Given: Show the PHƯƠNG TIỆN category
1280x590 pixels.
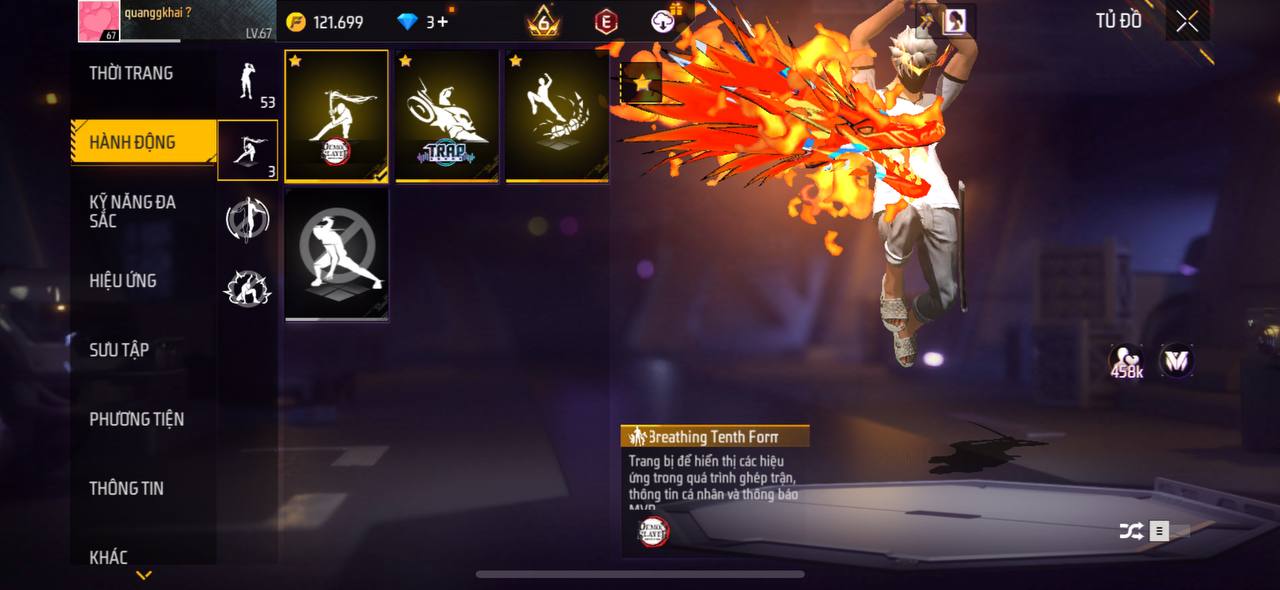Looking at the screenshot, I should 137,419.
